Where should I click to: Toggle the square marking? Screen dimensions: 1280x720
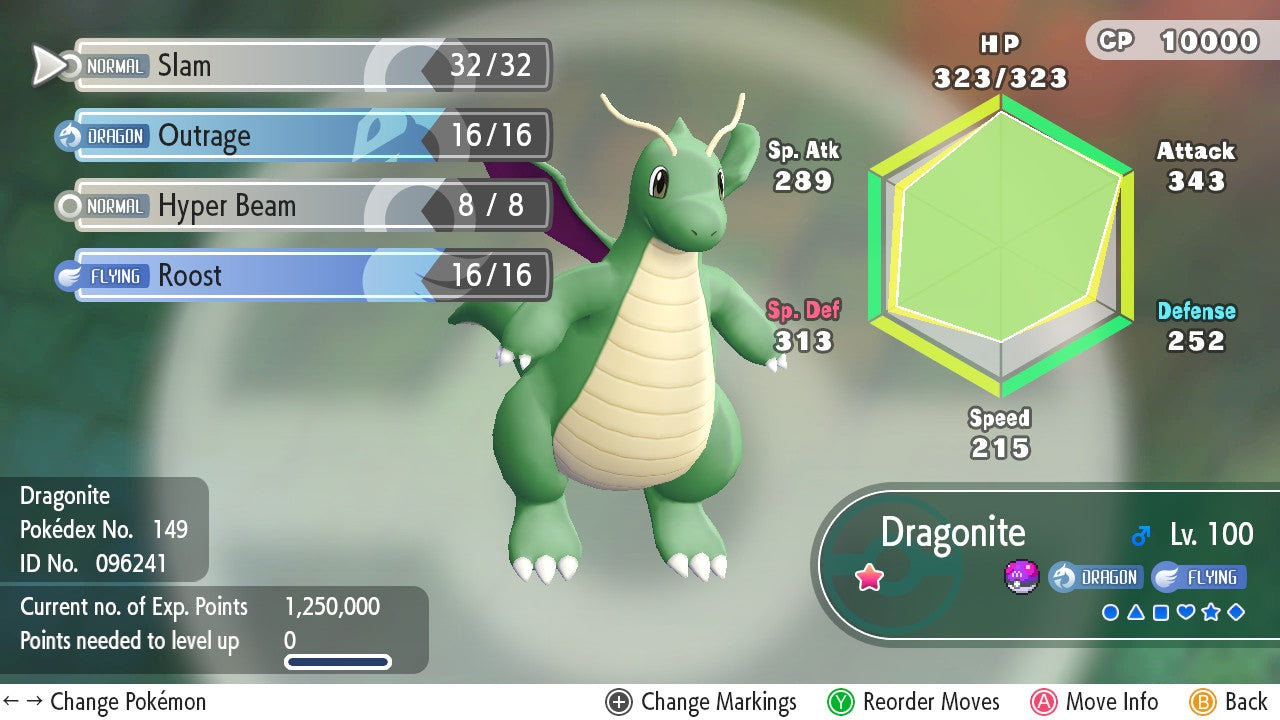(1160, 612)
